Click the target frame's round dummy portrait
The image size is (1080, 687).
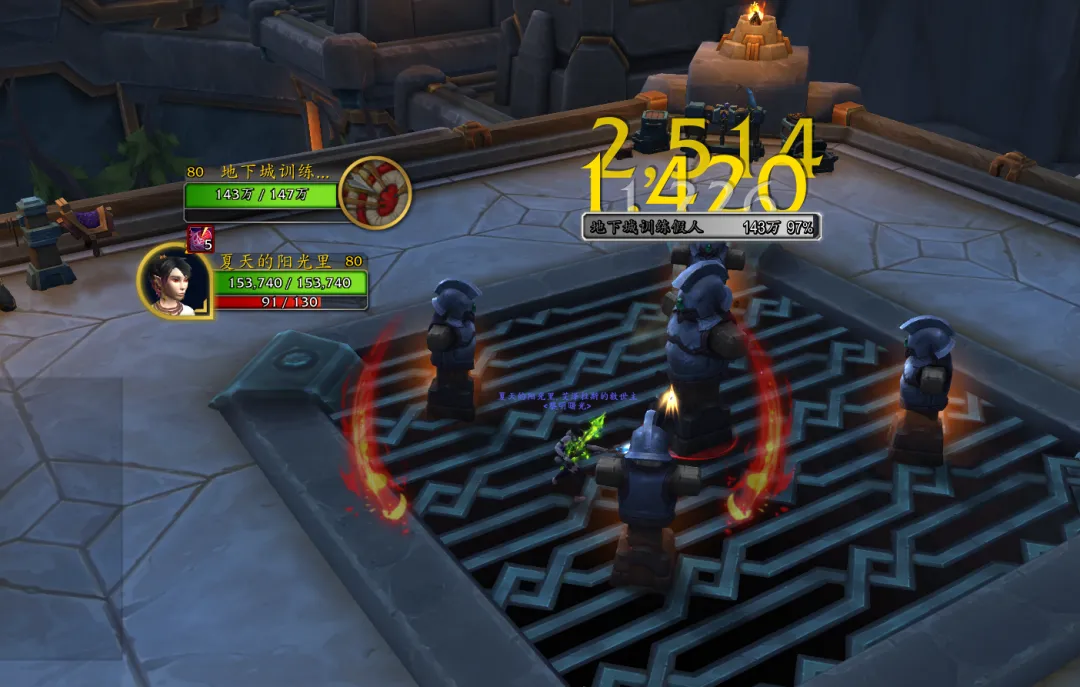click(375, 193)
